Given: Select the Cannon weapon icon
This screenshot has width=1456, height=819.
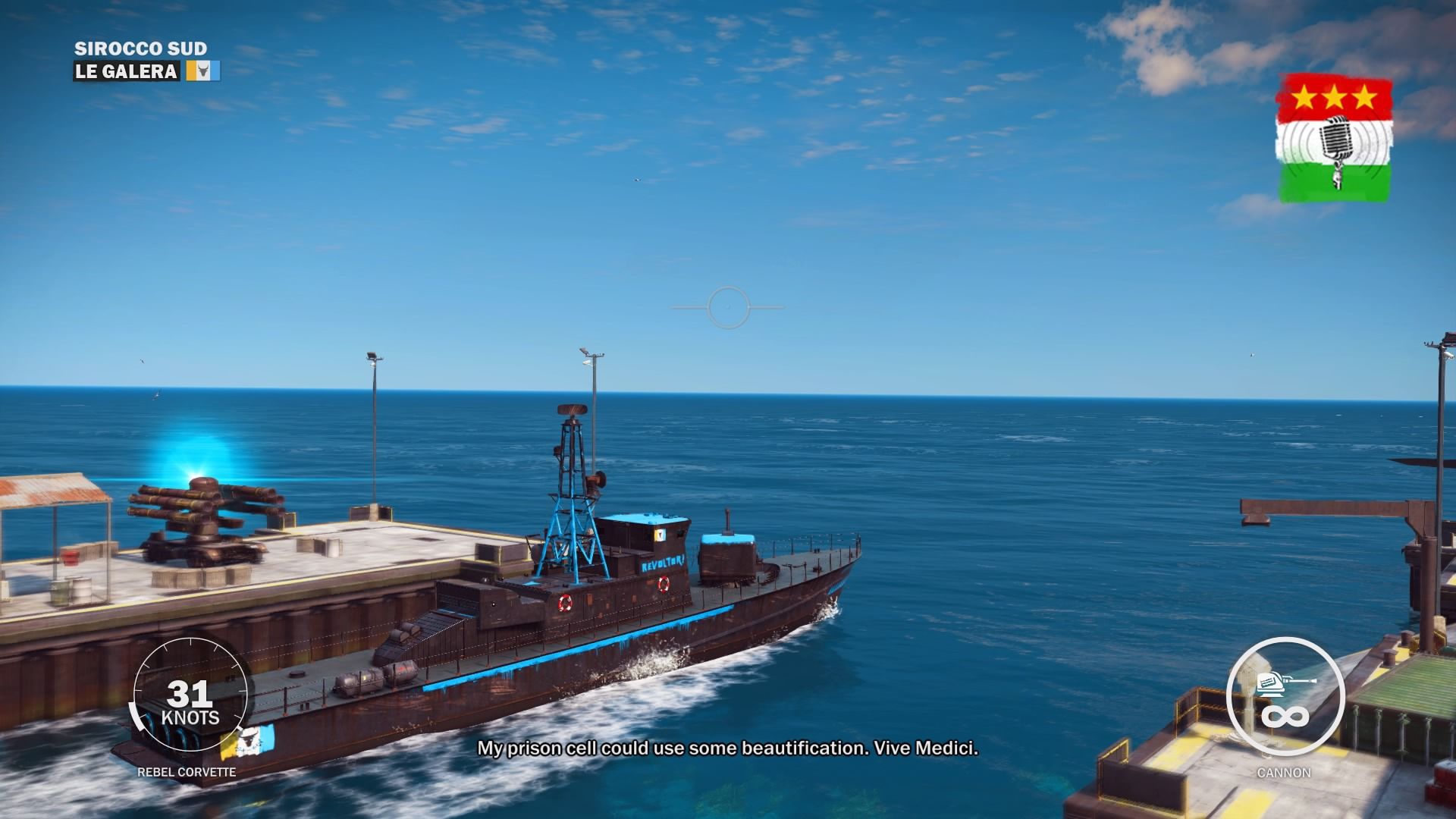Looking at the screenshot, I should pos(1285,695).
